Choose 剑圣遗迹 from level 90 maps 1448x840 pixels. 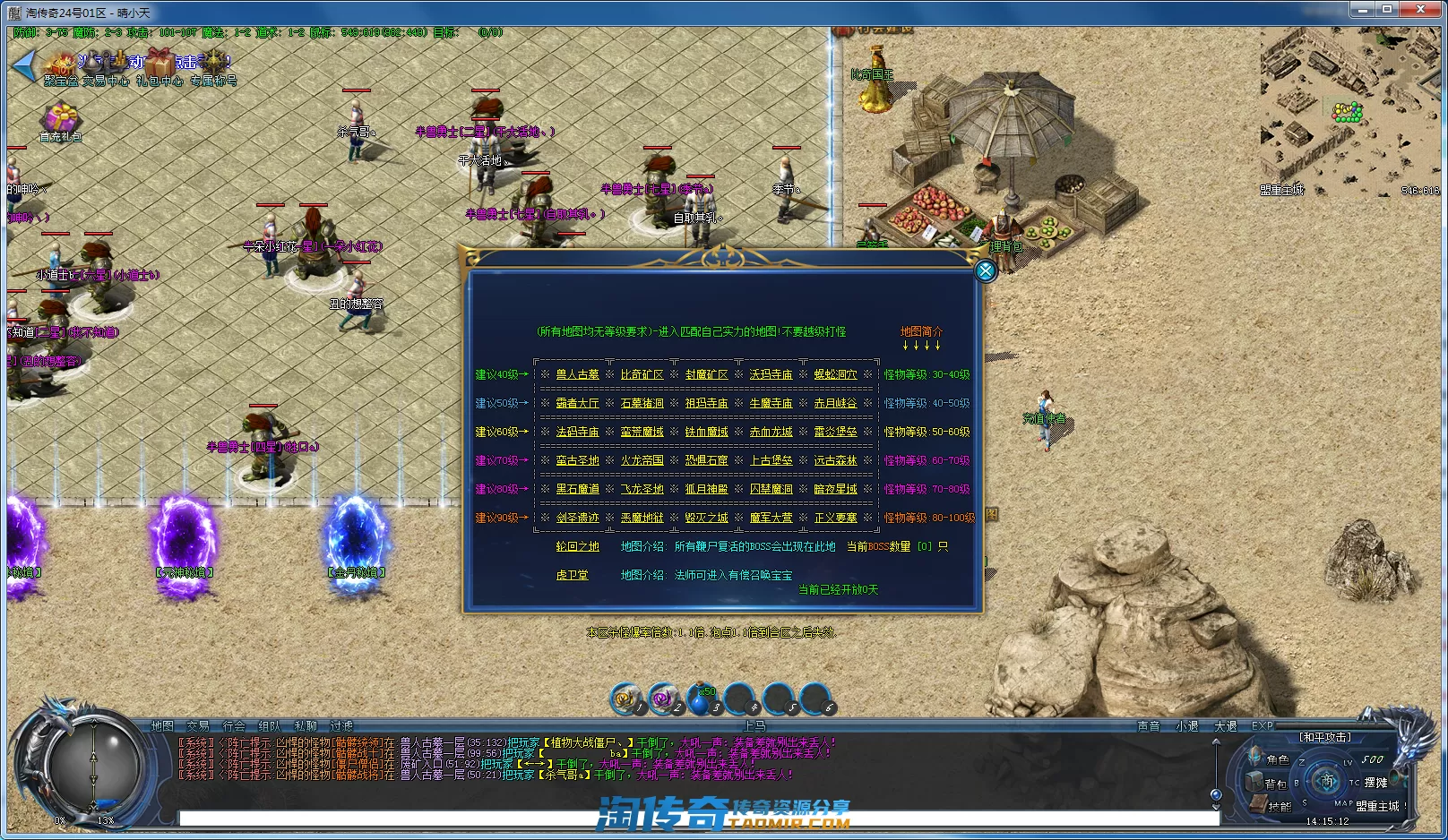pos(577,518)
